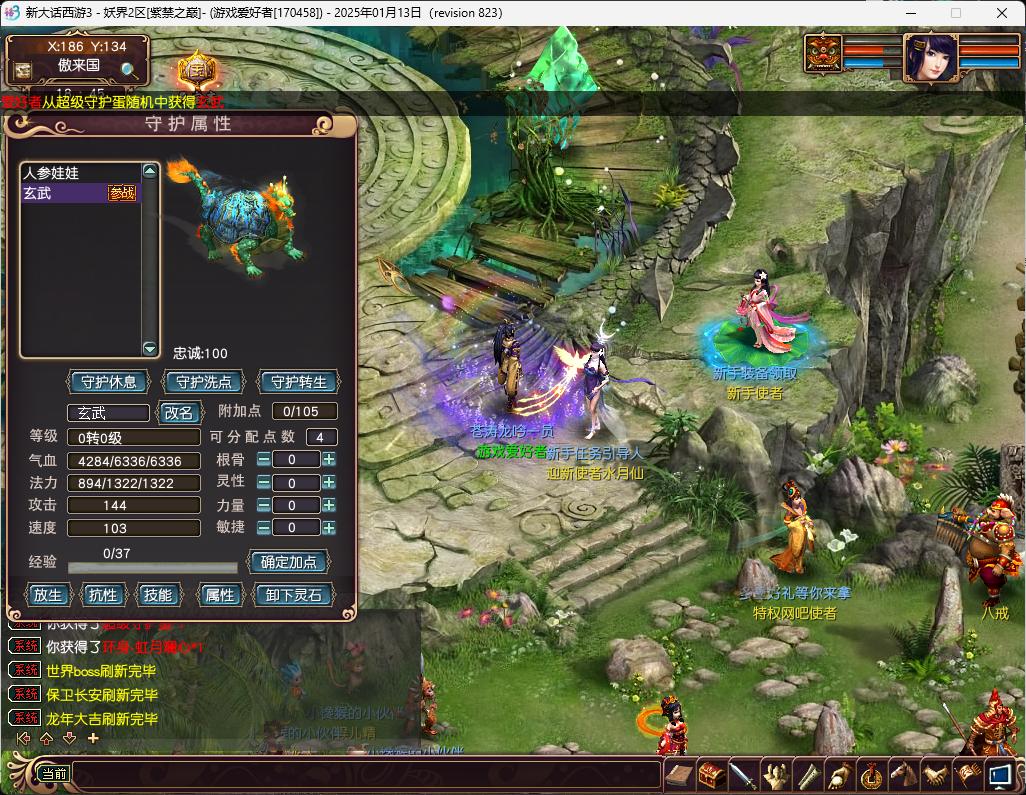Open the guardian 技能 skills
The height and width of the screenshot is (795, 1026).
pos(158,595)
